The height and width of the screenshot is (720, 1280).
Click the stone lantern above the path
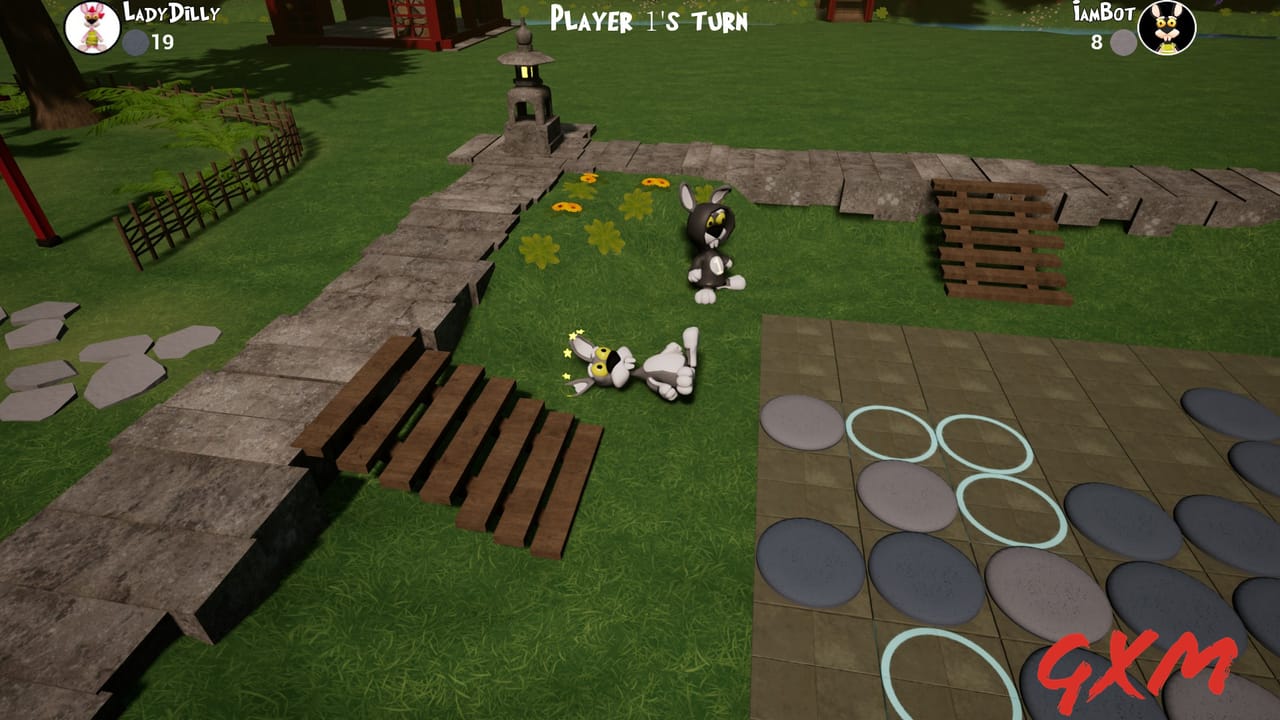(x=528, y=75)
